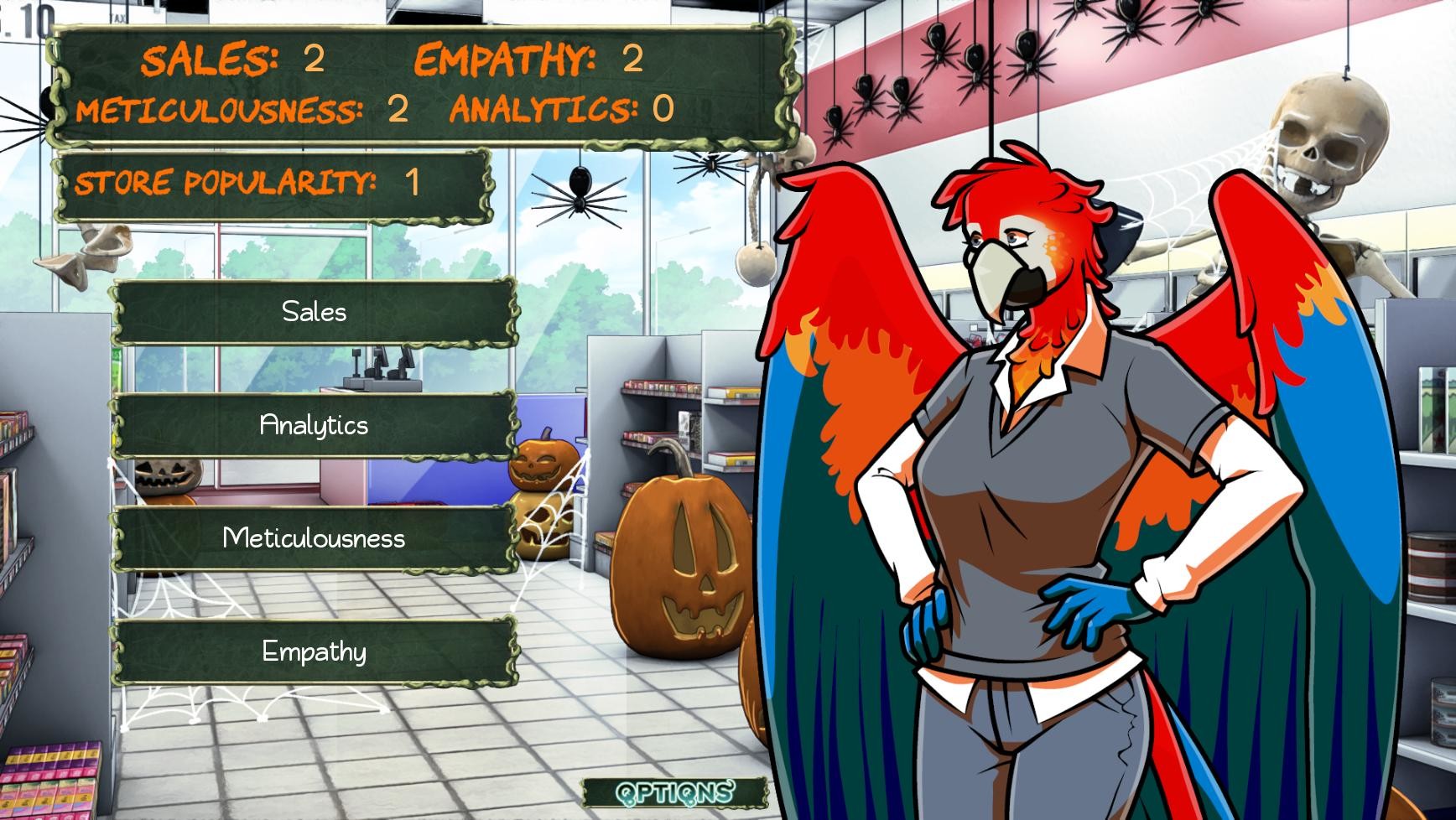
Task: Click the Sales skill button
Action: pos(315,312)
